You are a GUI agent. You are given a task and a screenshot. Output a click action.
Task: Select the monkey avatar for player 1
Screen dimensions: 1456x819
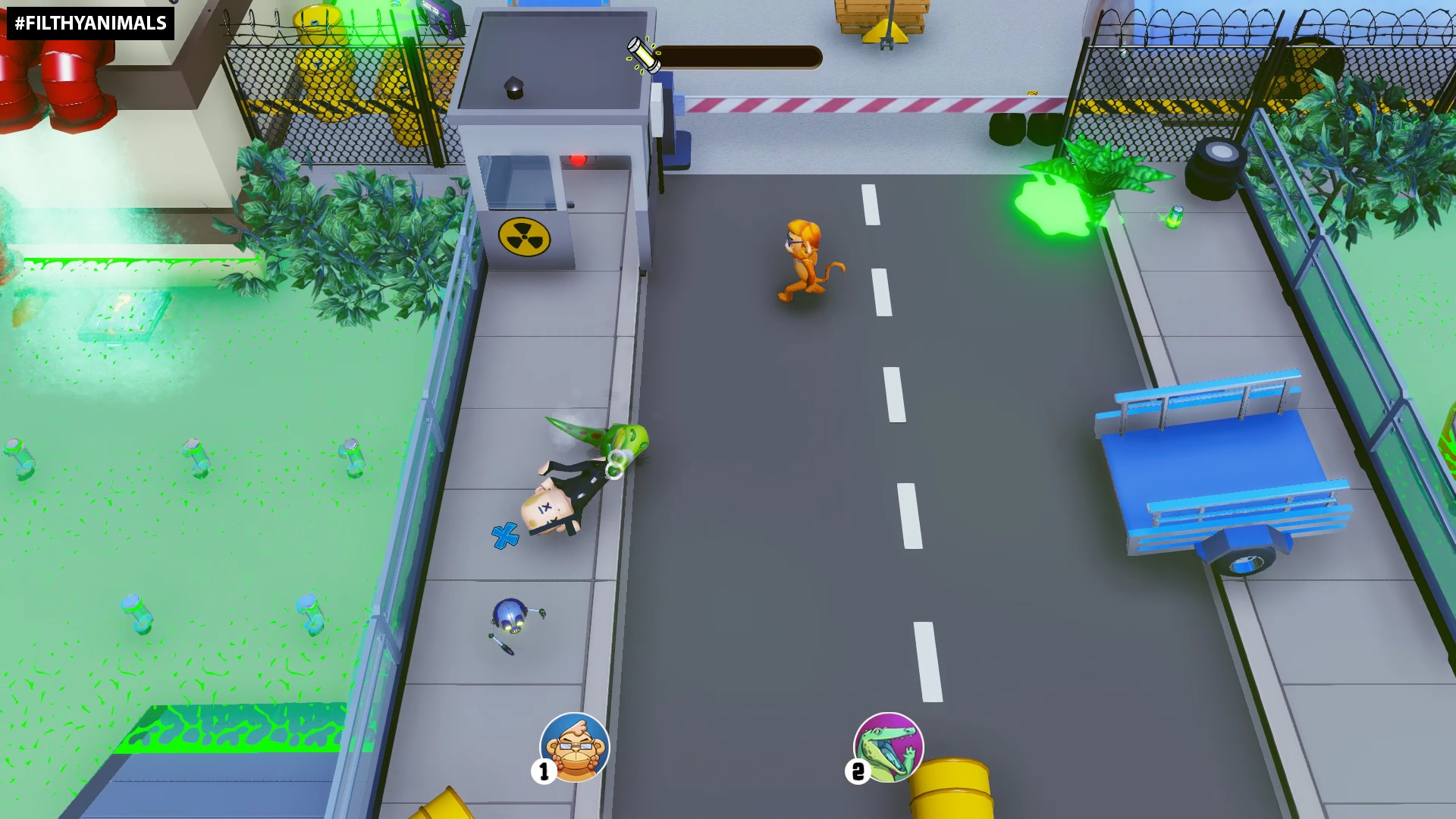574,747
